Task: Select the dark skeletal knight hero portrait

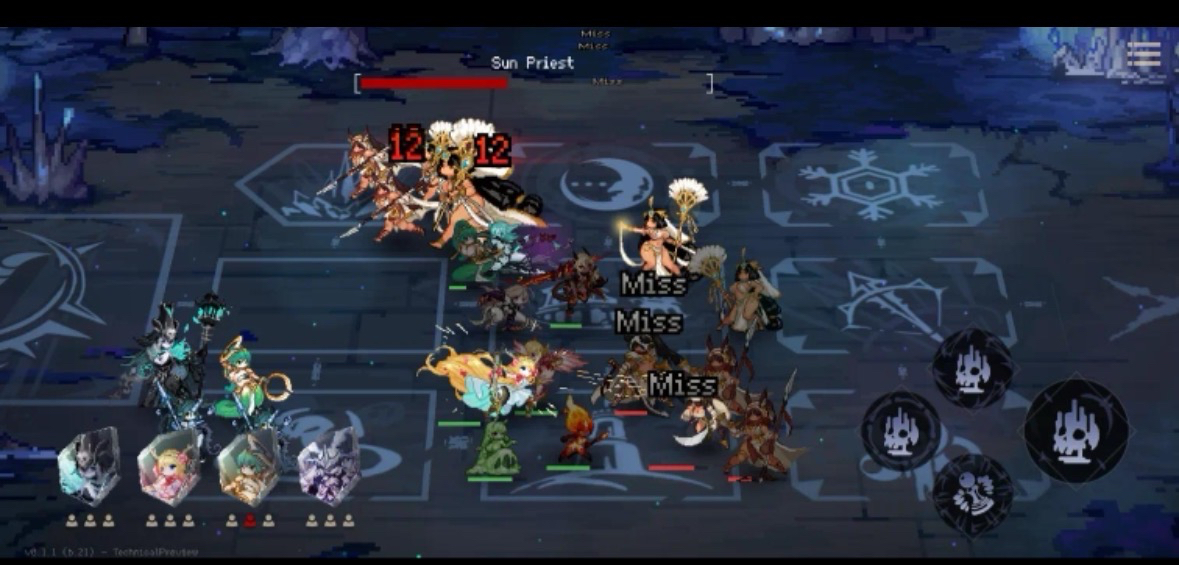Action: coord(89,468)
